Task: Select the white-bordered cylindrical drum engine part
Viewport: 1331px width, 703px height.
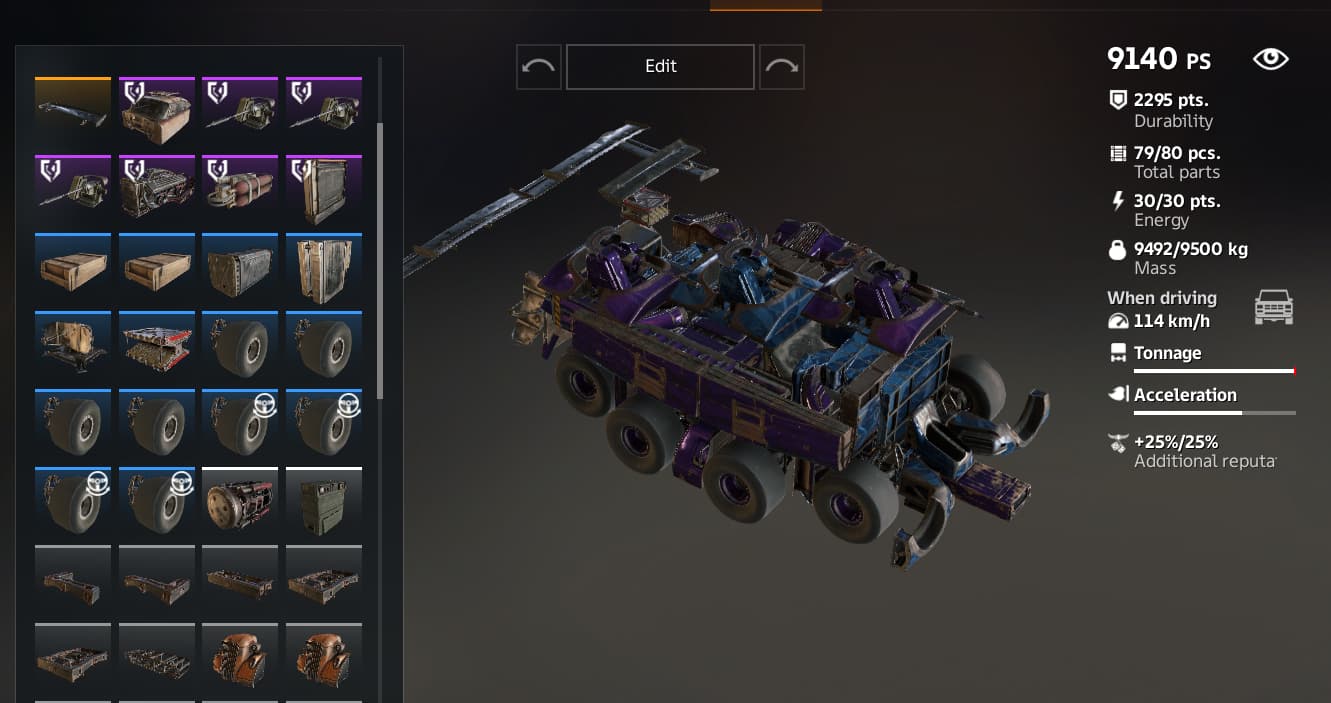Action: [240, 501]
